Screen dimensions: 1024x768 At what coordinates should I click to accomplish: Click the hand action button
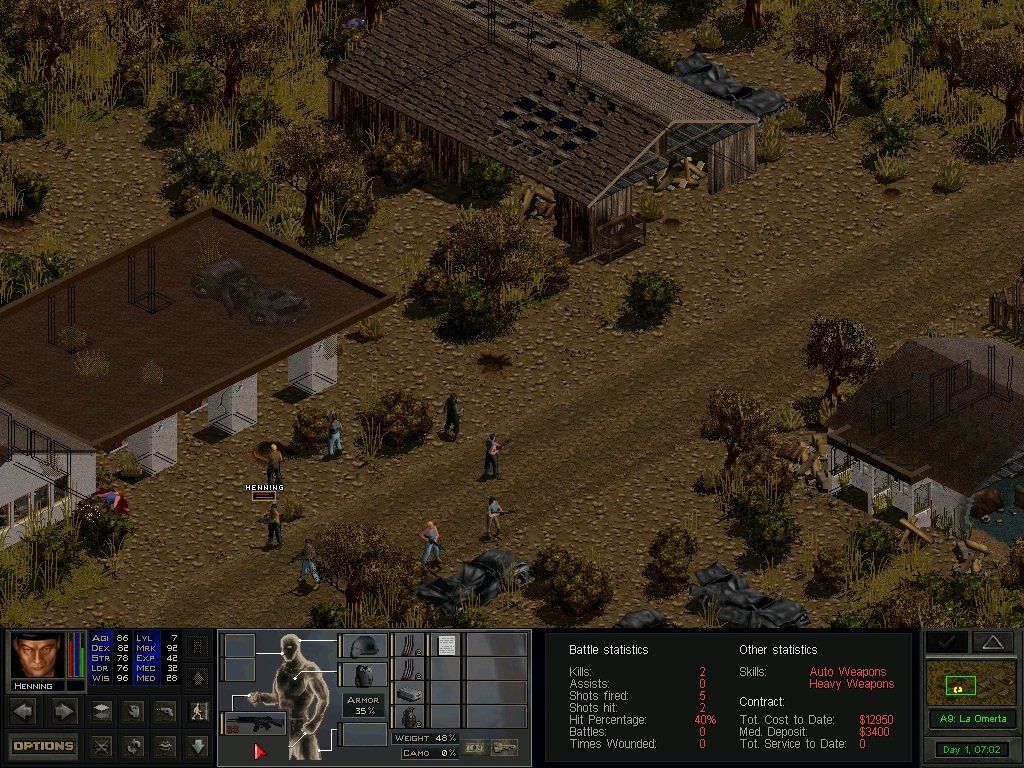[132, 711]
